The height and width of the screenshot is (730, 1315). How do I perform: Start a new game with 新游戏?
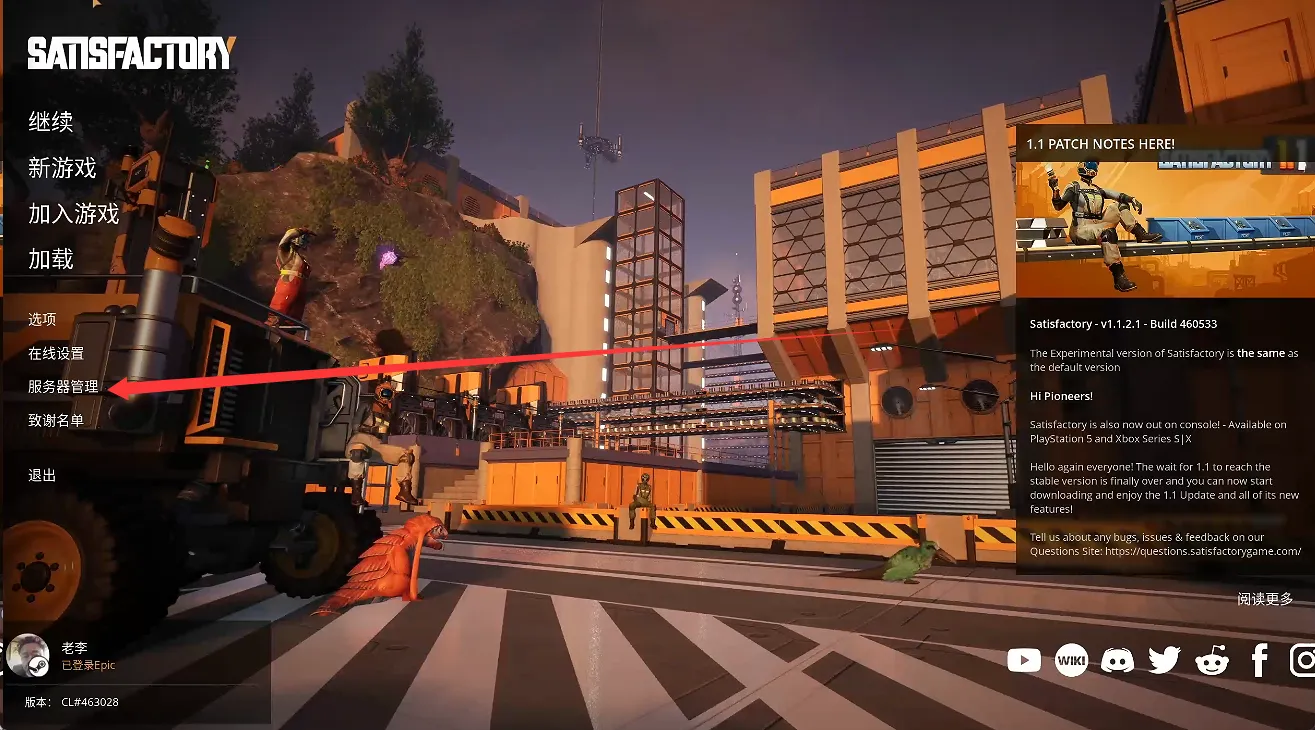click(x=62, y=168)
